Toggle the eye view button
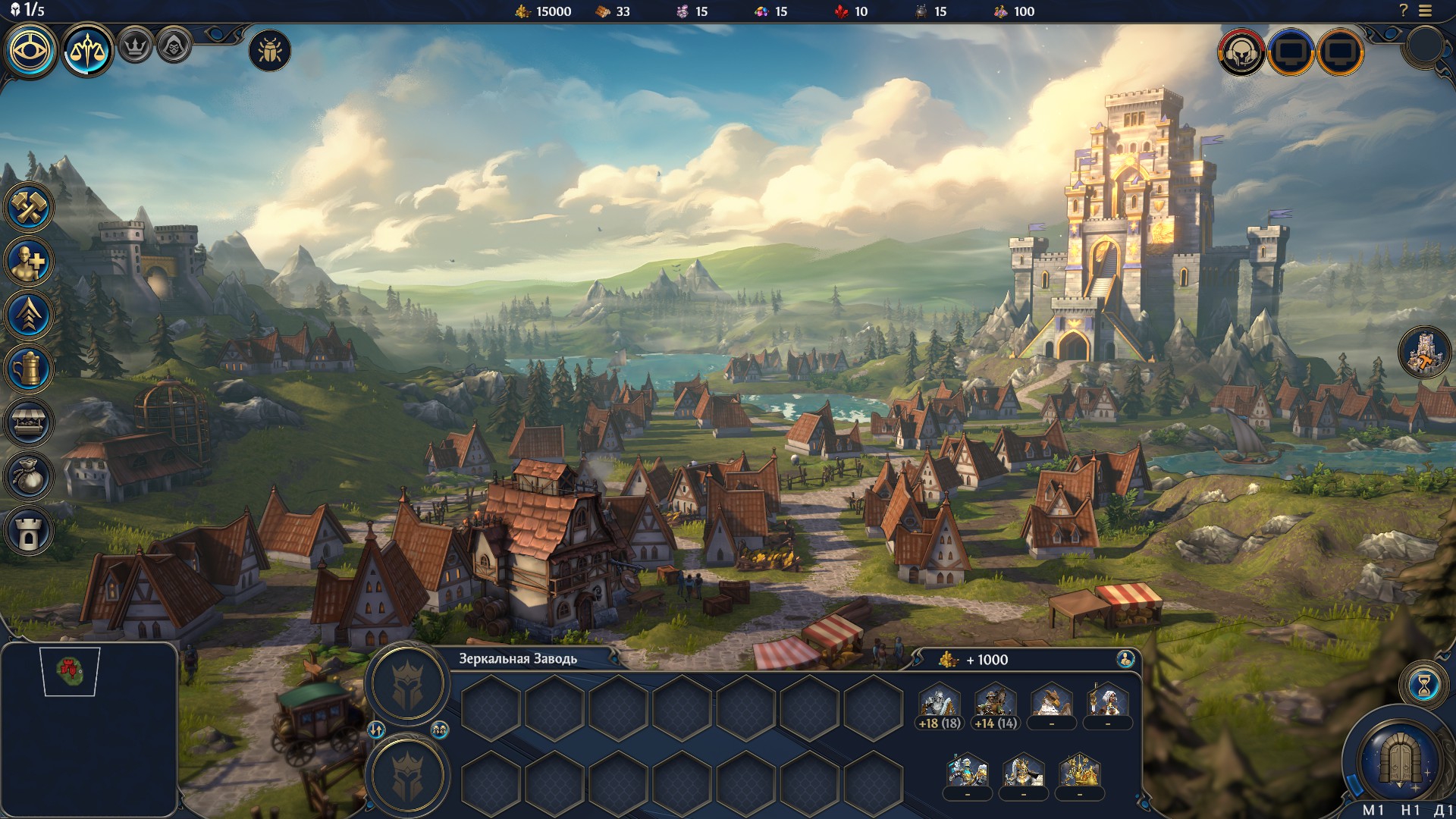Image resolution: width=1456 pixels, height=819 pixels. tap(32, 51)
